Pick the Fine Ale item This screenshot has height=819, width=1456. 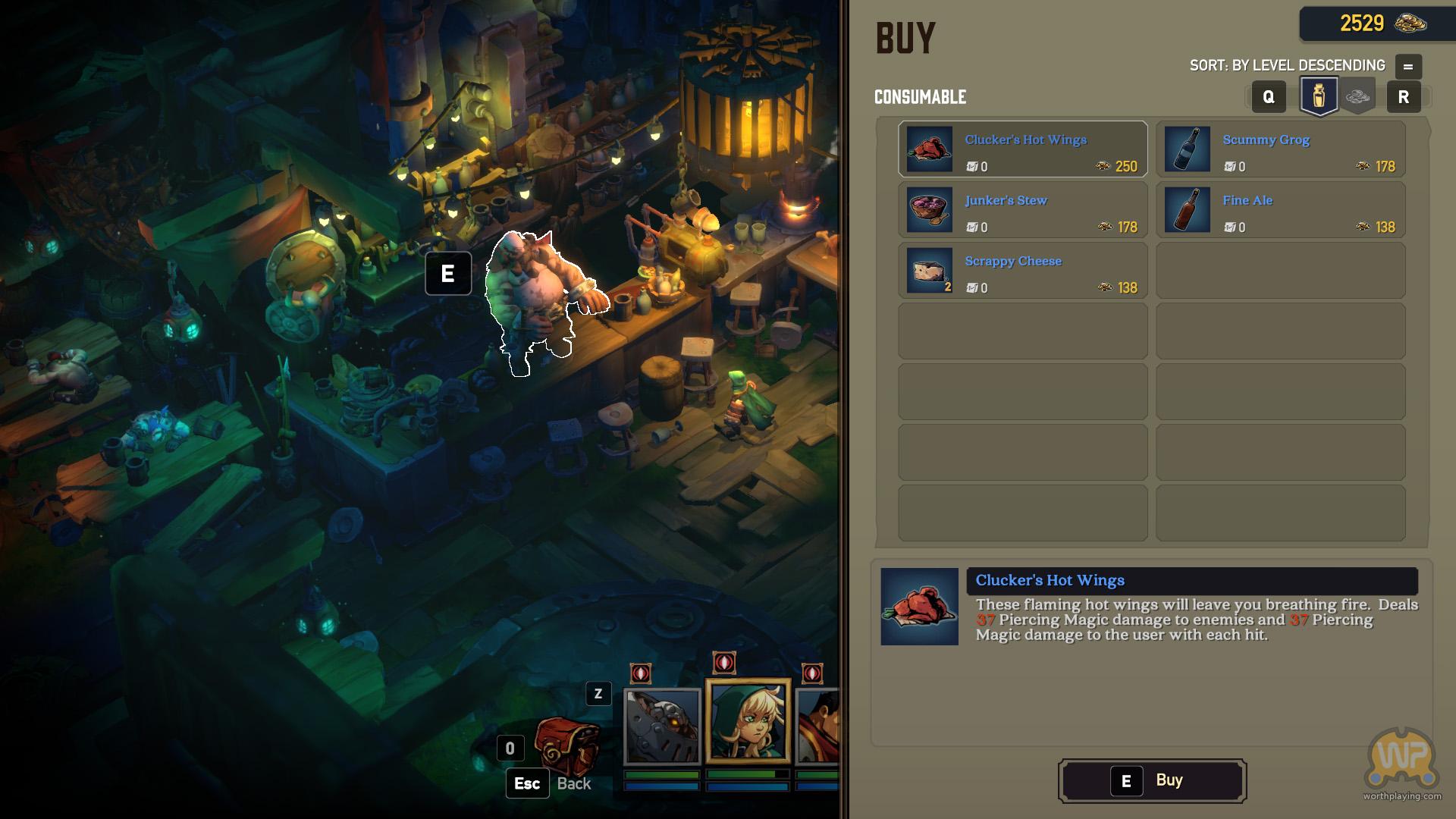coord(1280,210)
